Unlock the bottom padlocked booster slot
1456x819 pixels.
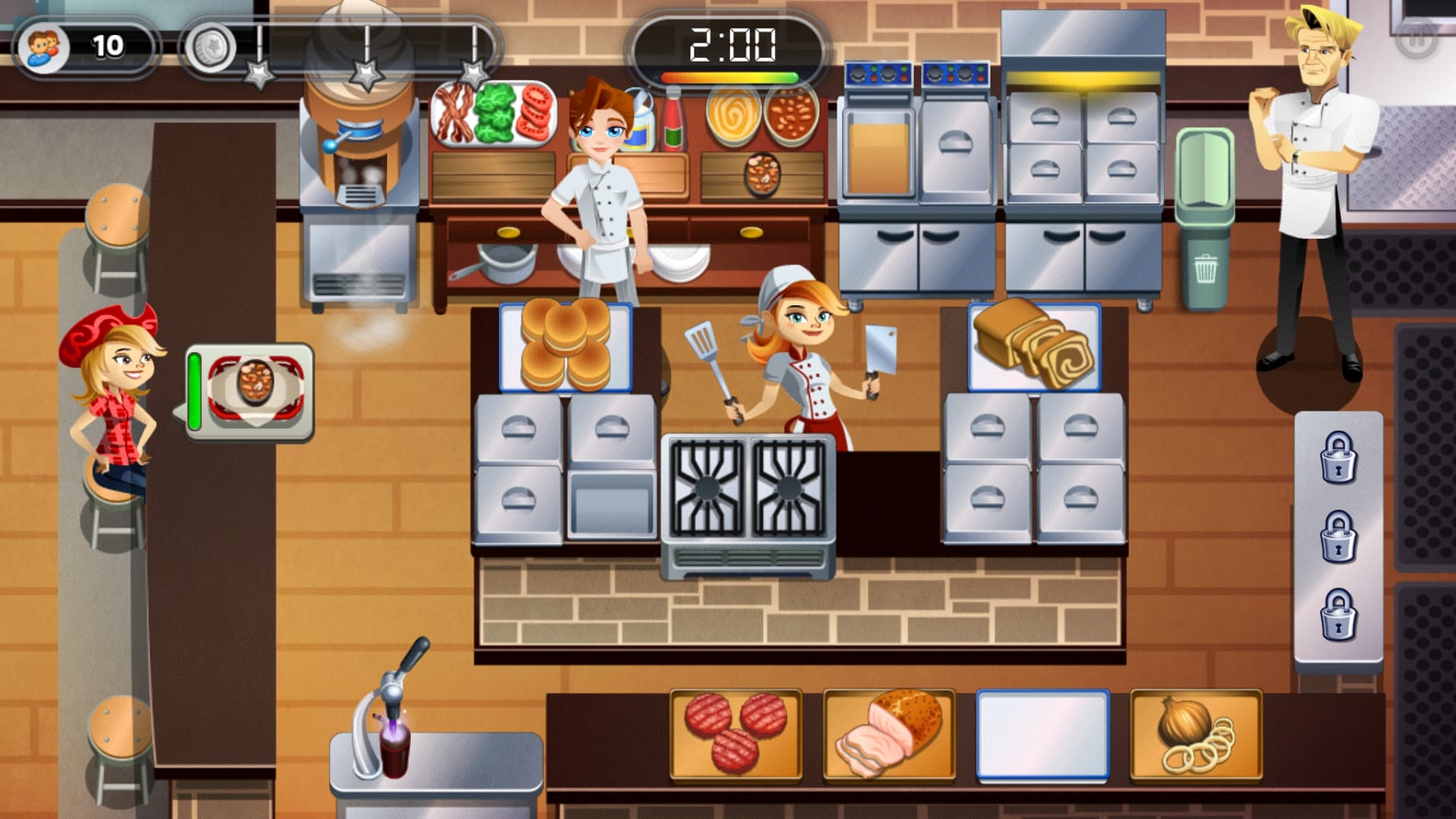pos(1338,611)
